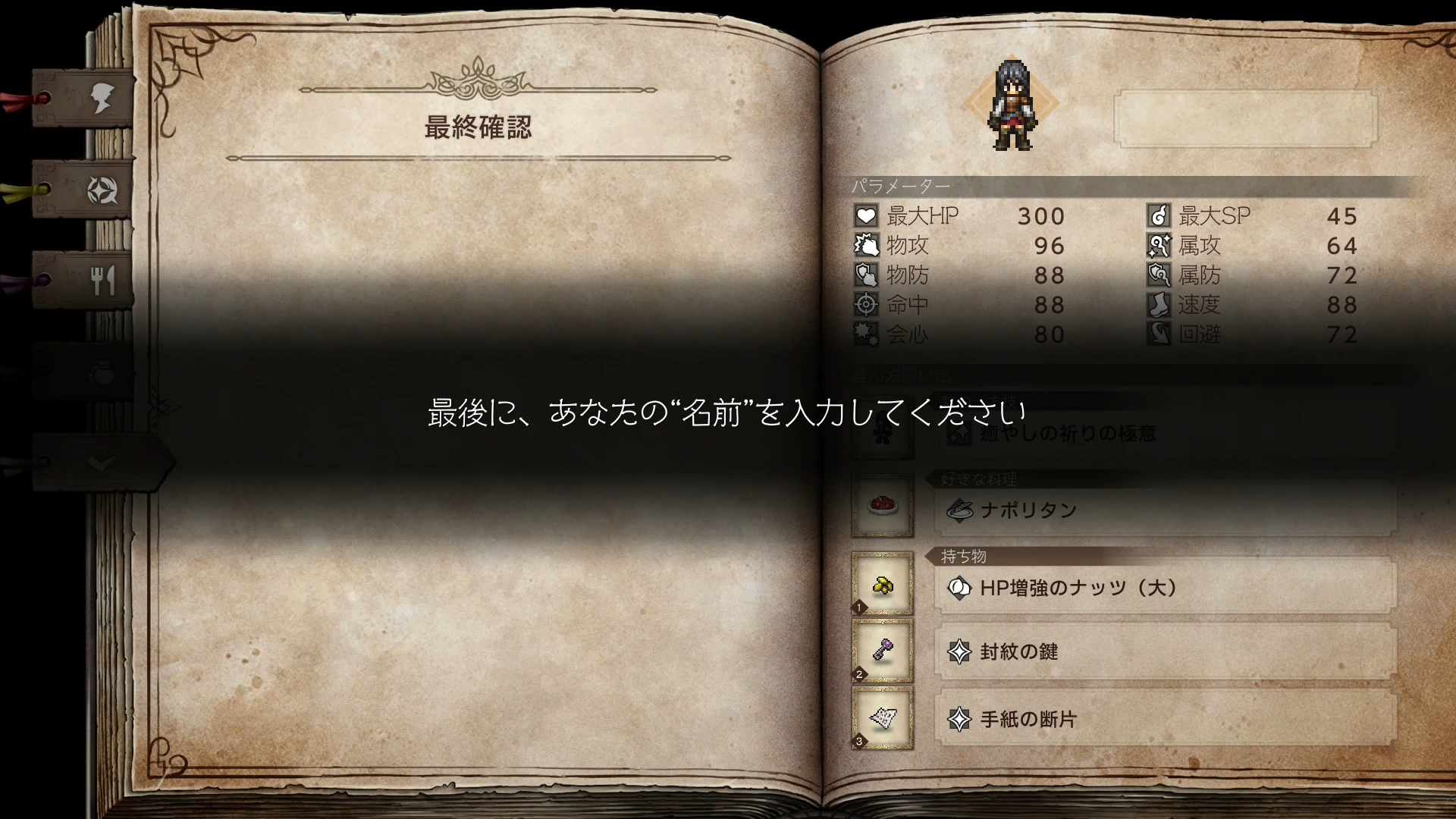Select the curved arrow evasion icon for 回避
Image resolution: width=1456 pixels, height=819 pixels.
(x=1160, y=334)
